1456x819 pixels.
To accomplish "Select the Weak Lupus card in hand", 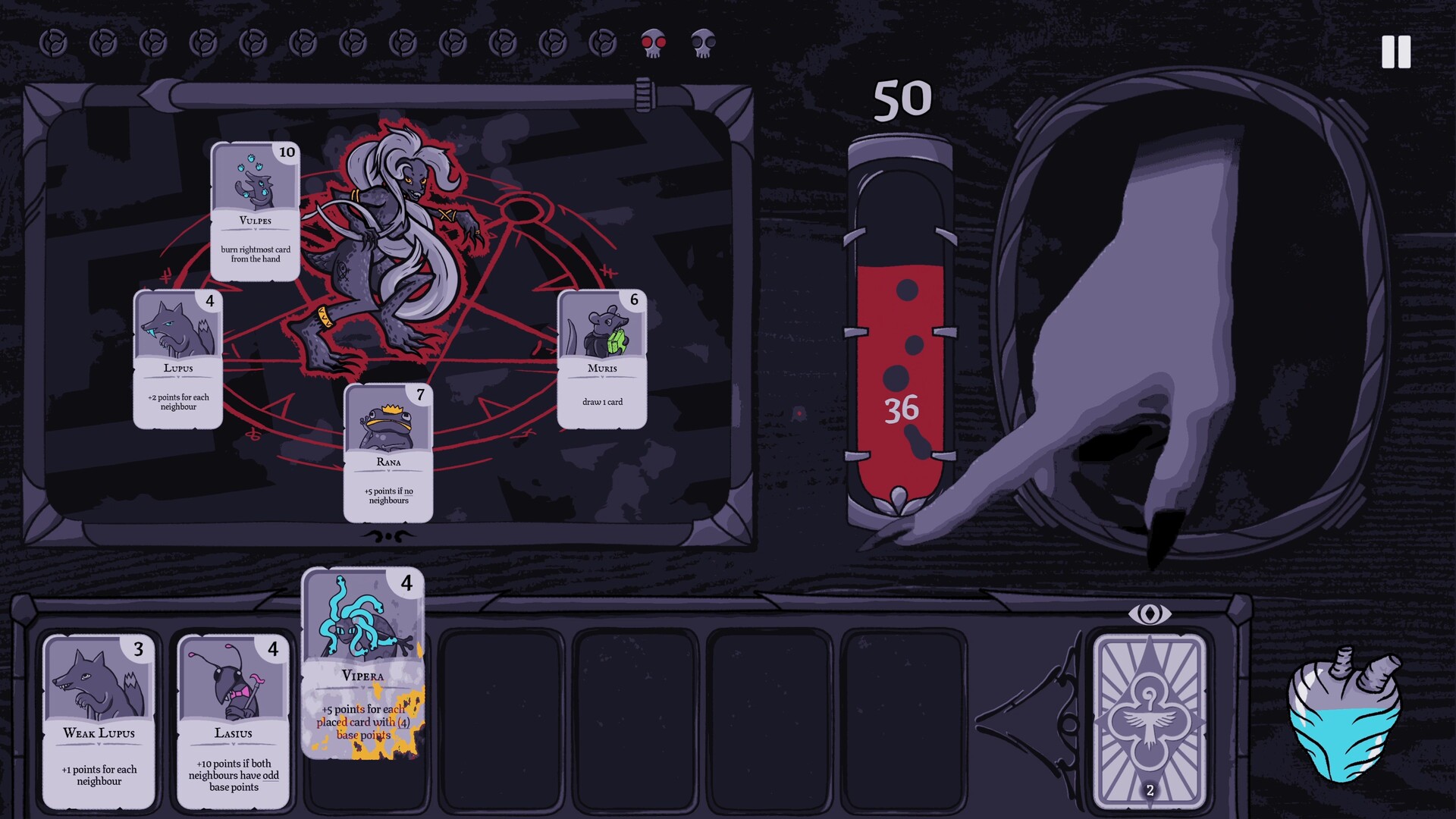I will point(99,720).
